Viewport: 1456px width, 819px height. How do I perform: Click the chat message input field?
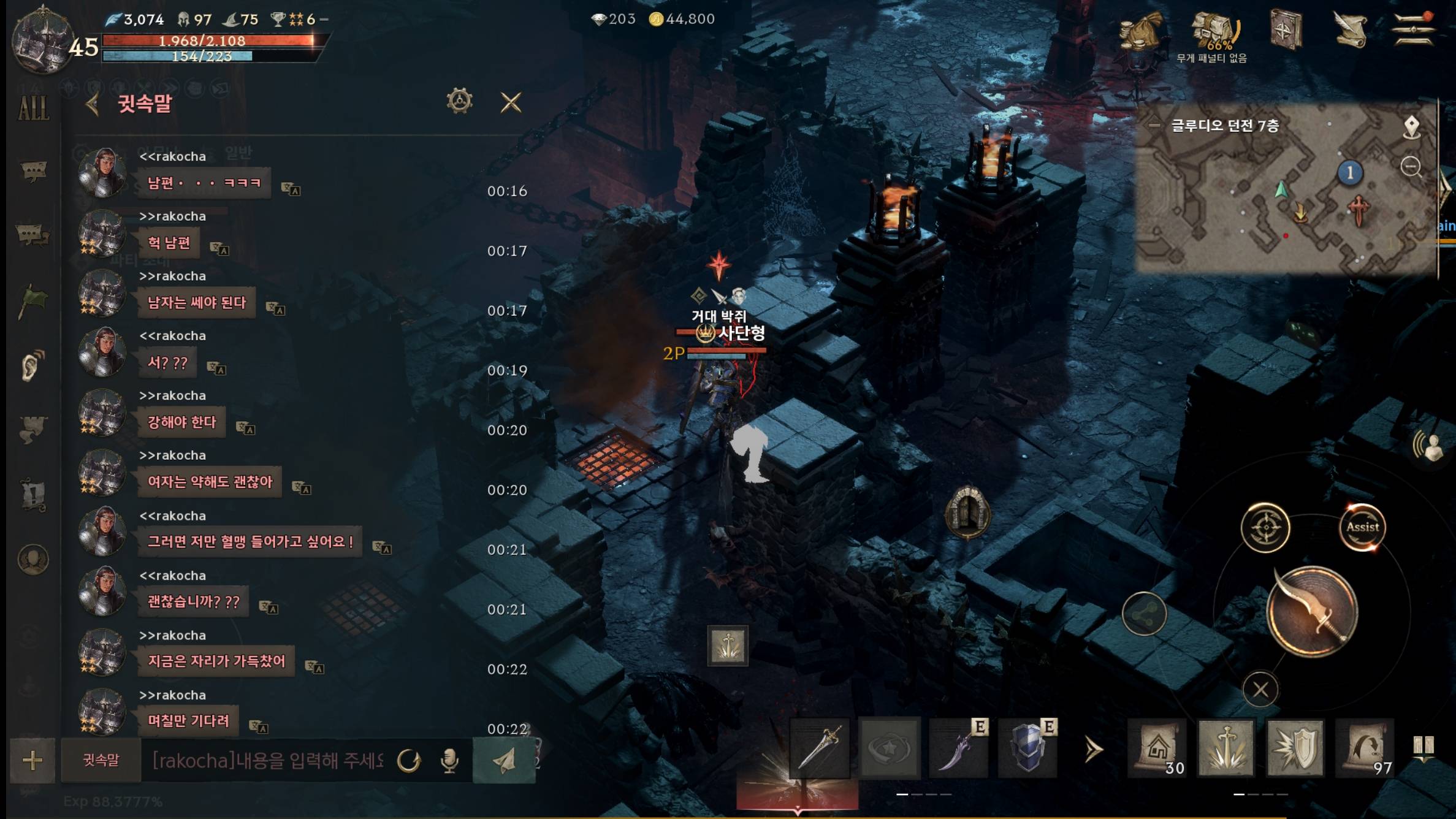point(267,761)
